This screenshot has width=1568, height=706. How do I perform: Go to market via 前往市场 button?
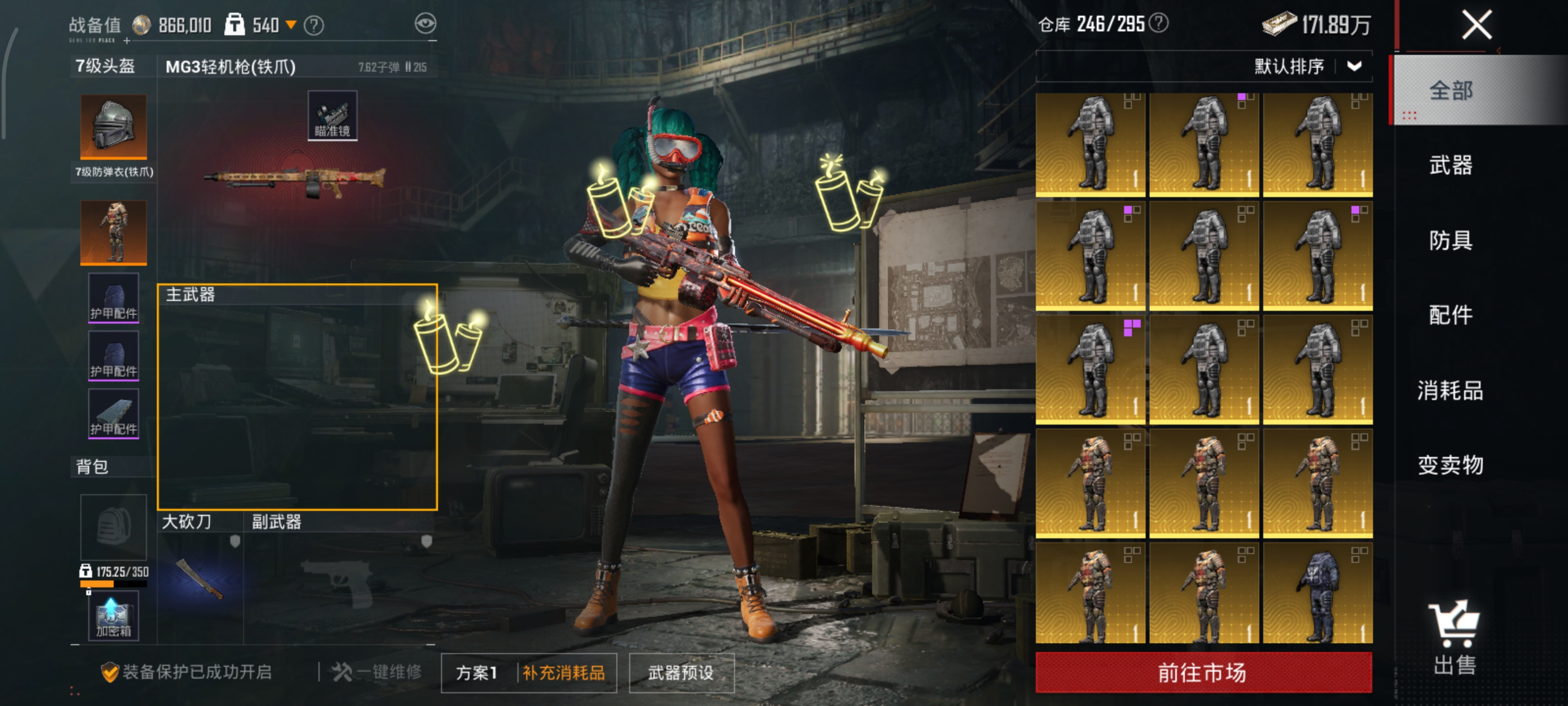(1203, 673)
